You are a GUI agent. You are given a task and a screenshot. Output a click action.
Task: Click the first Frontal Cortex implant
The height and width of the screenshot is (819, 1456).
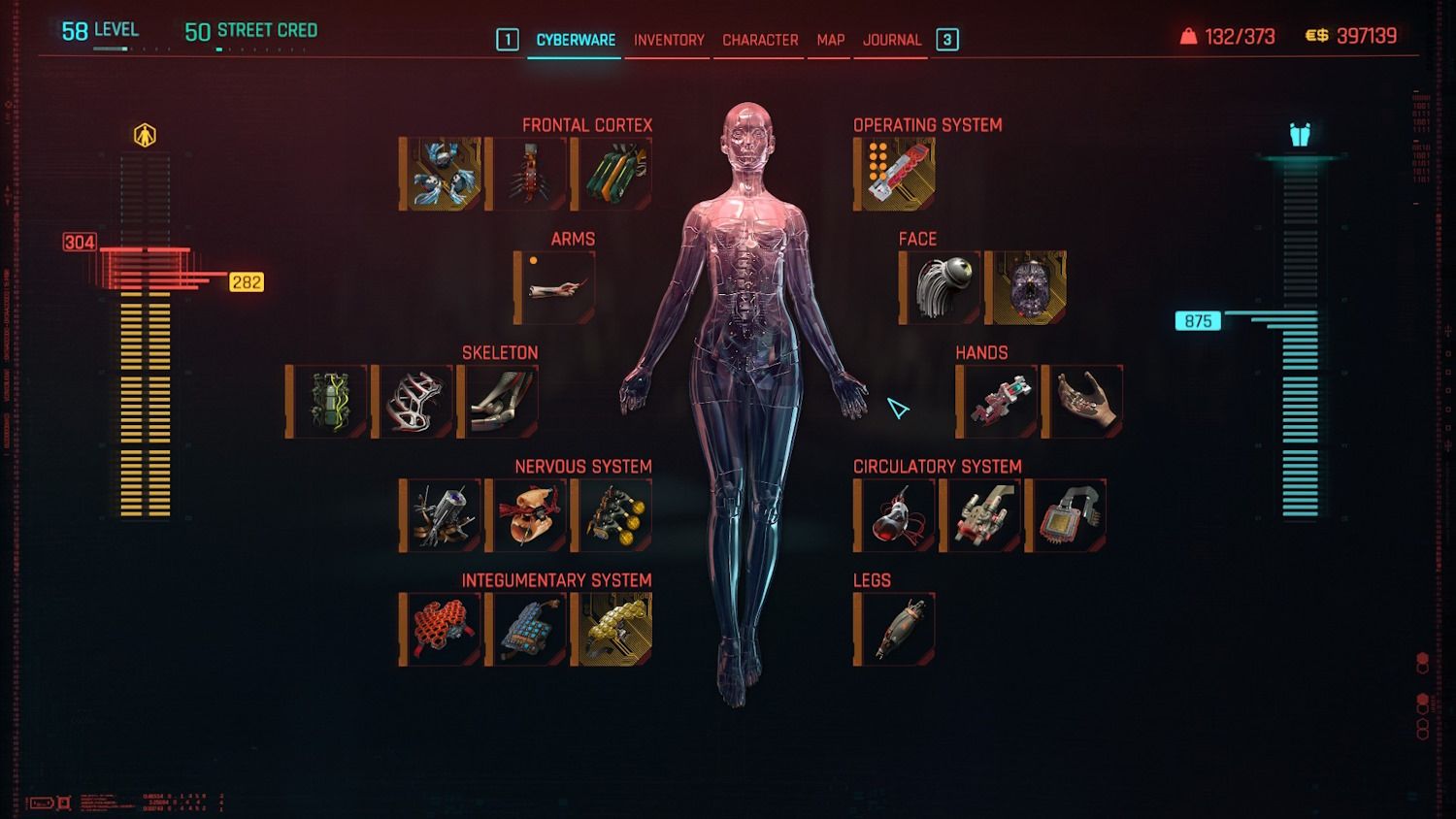[x=441, y=174]
